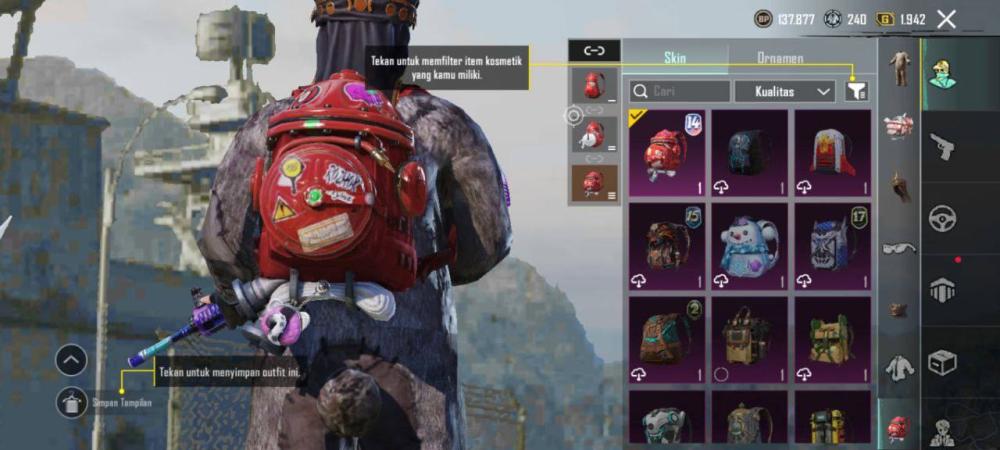Open the crate box category
1000x450 pixels.
pos(942,361)
